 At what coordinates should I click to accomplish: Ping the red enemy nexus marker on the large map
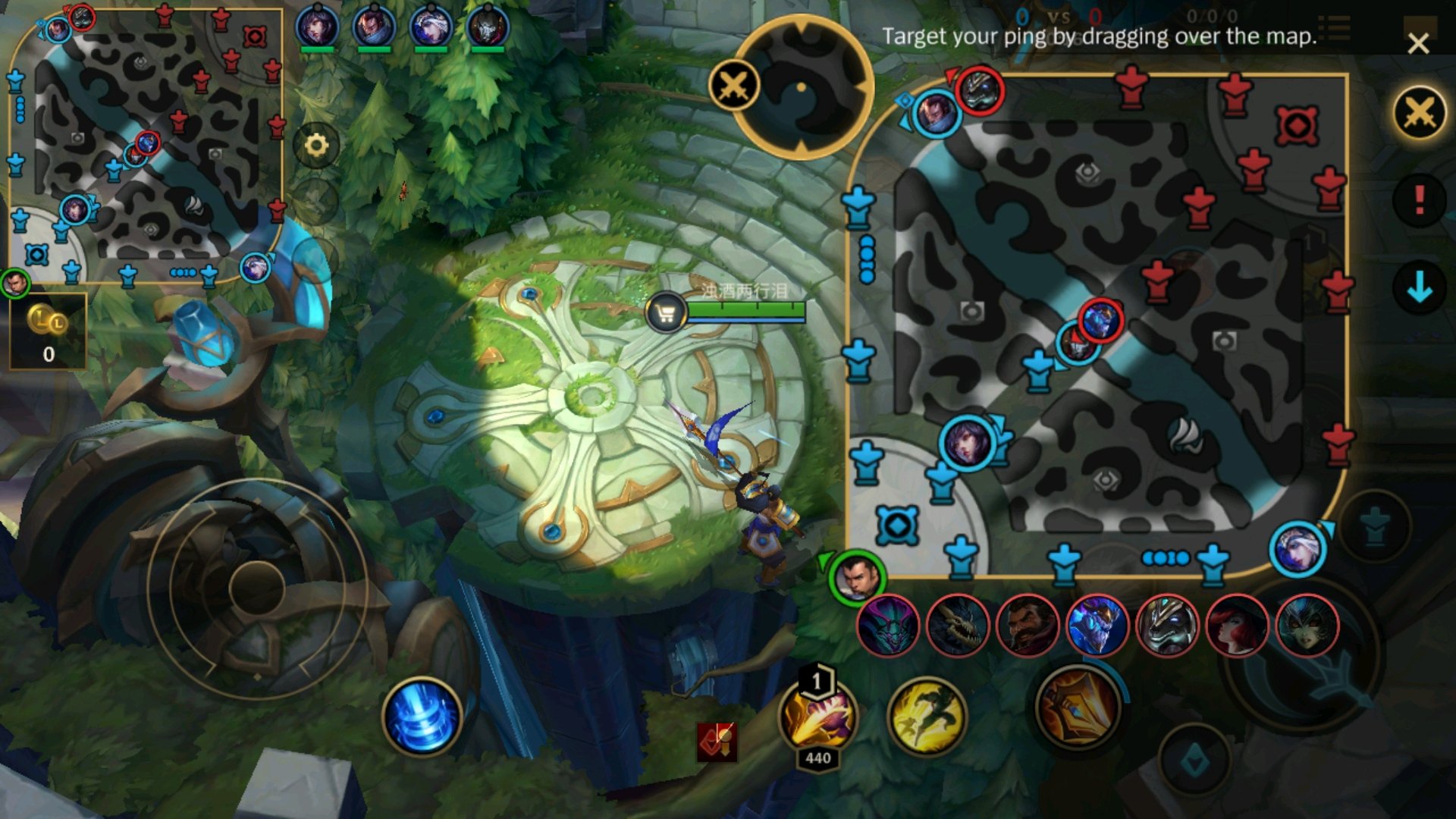[1296, 125]
